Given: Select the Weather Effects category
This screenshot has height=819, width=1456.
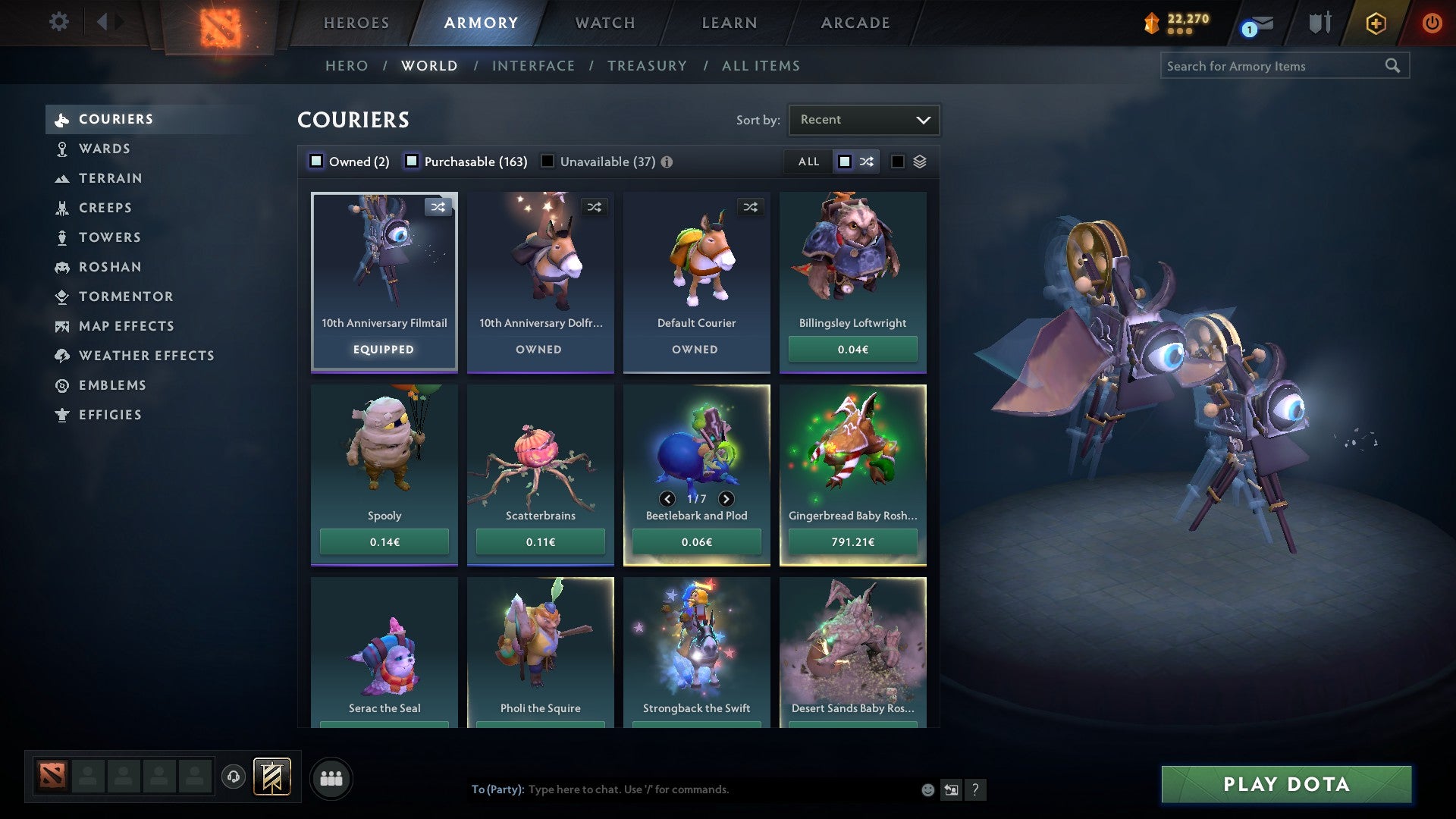Looking at the screenshot, I should 146,356.
